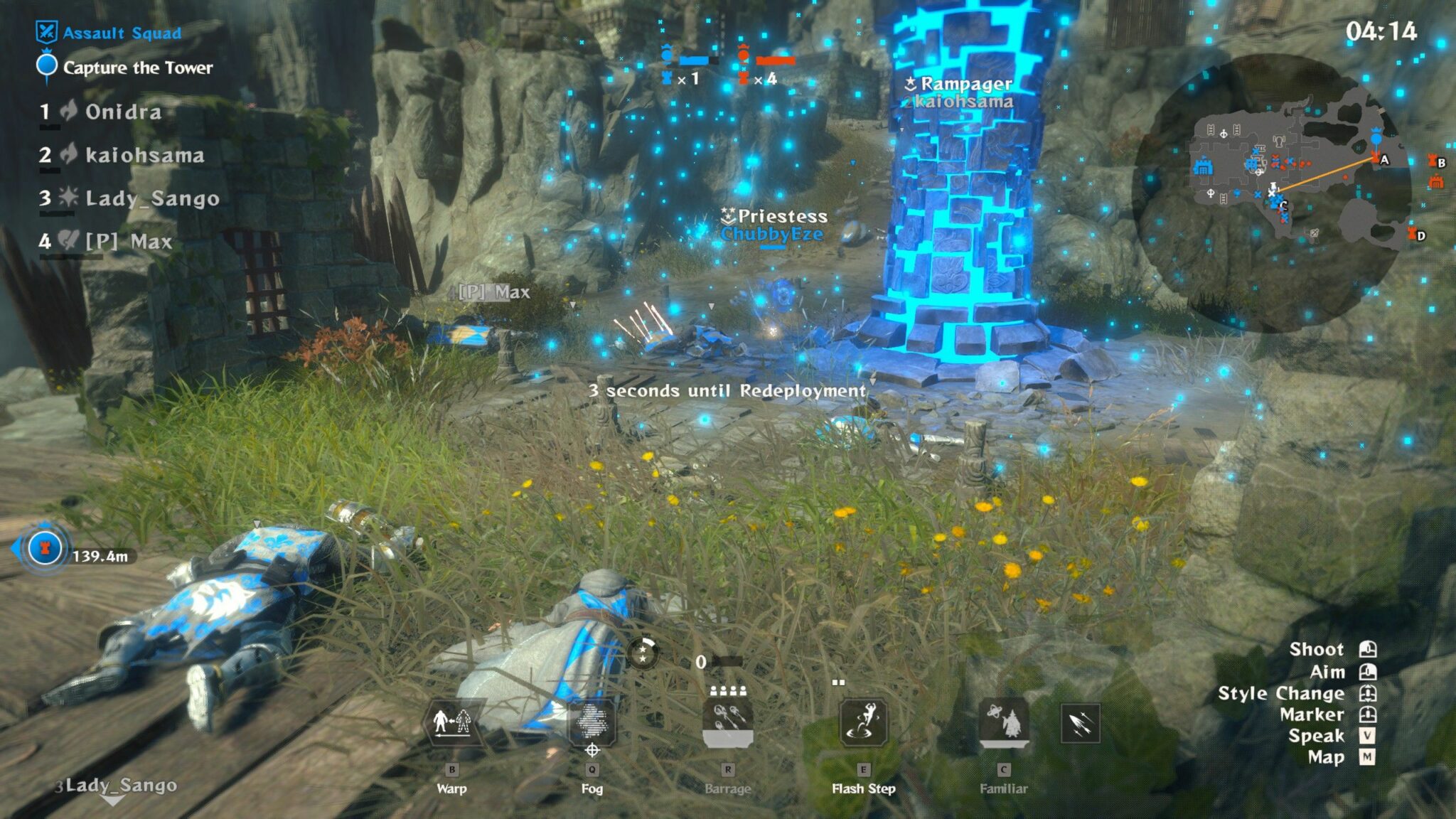Image resolution: width=1456 pixels, height=819 pixels.
Task: Click the Assault Squad header
Action: point(122,33)
